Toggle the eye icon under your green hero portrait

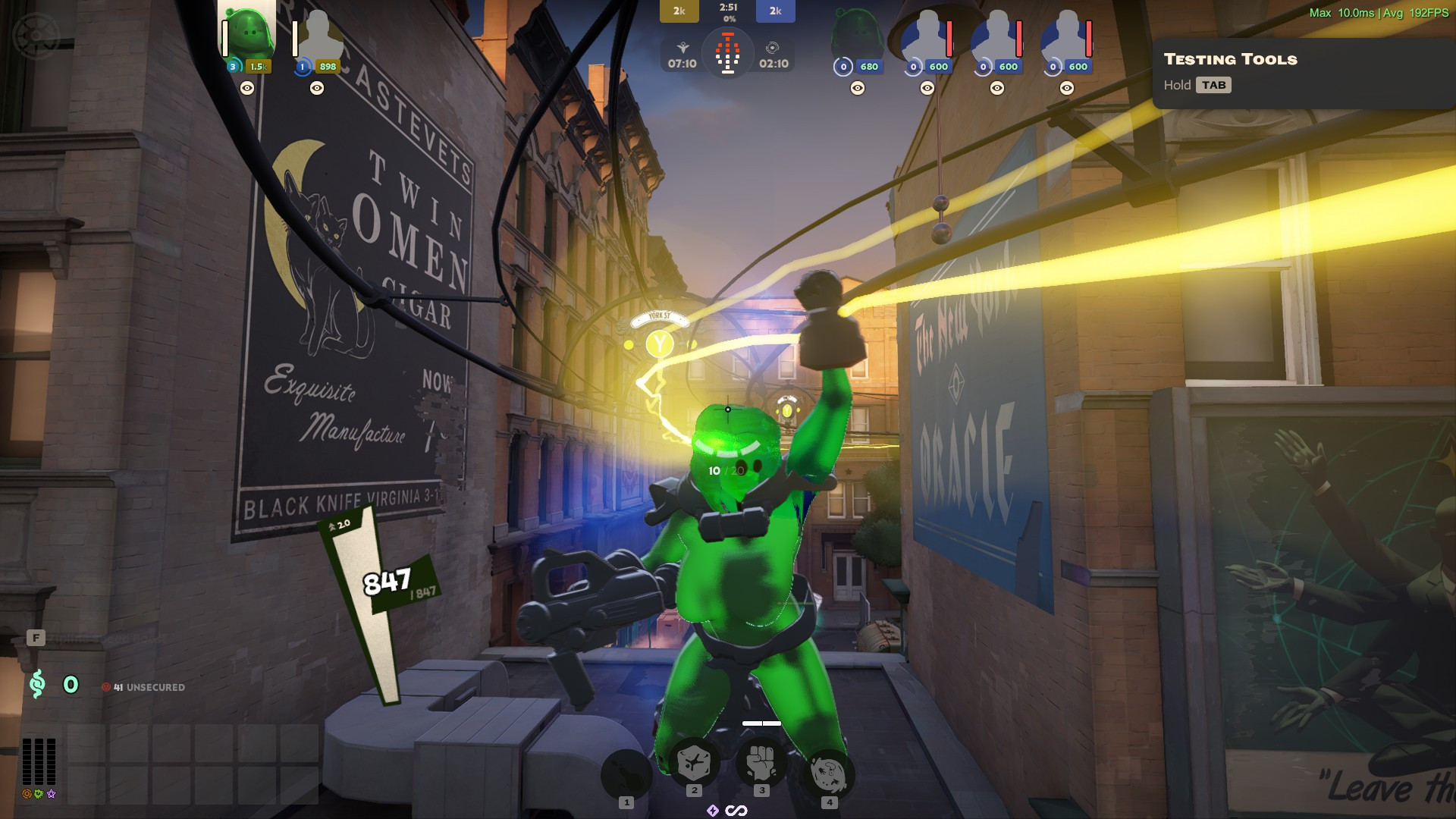(246, 89)
